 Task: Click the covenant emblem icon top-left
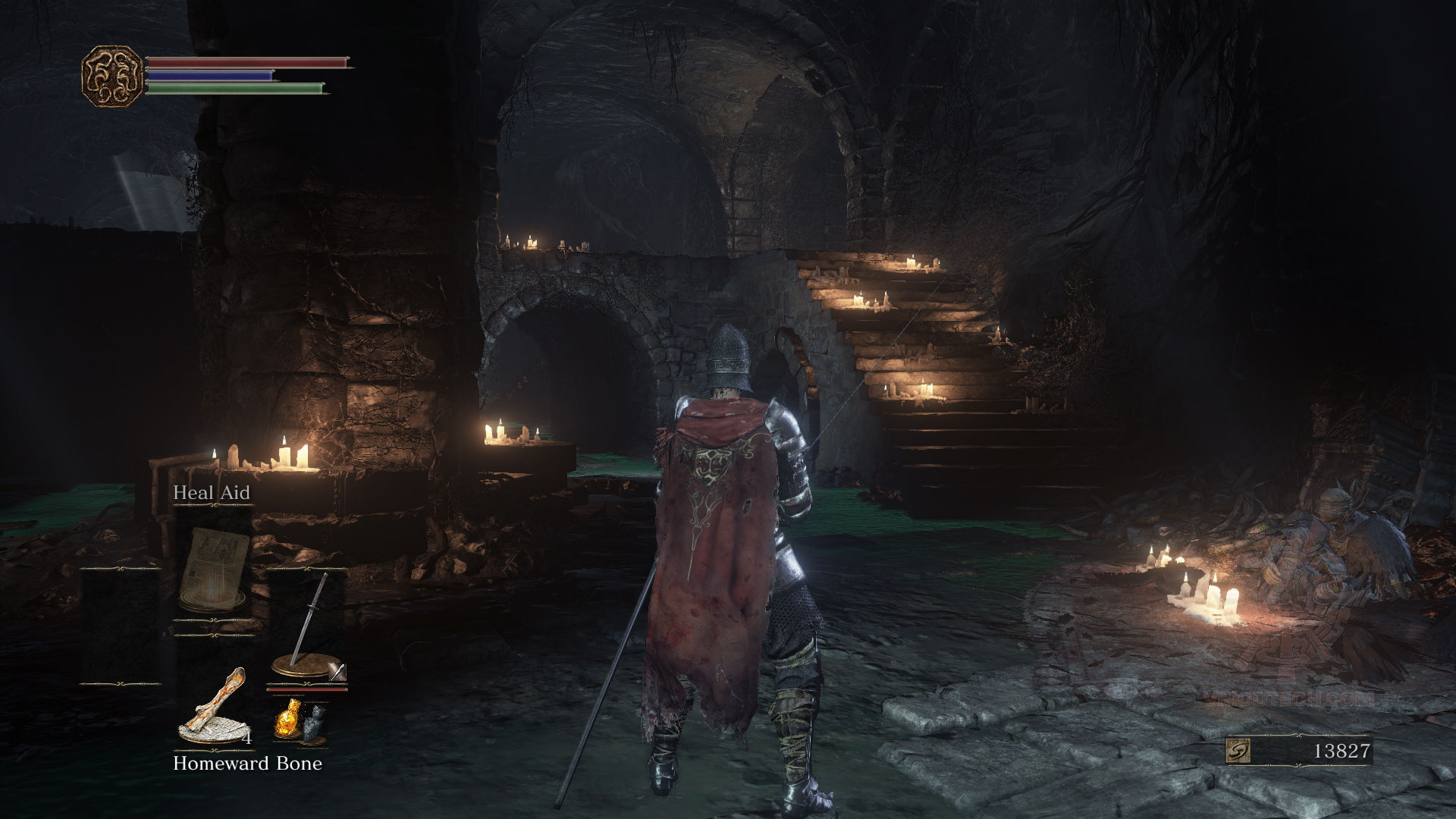click(x=112, y=75)
